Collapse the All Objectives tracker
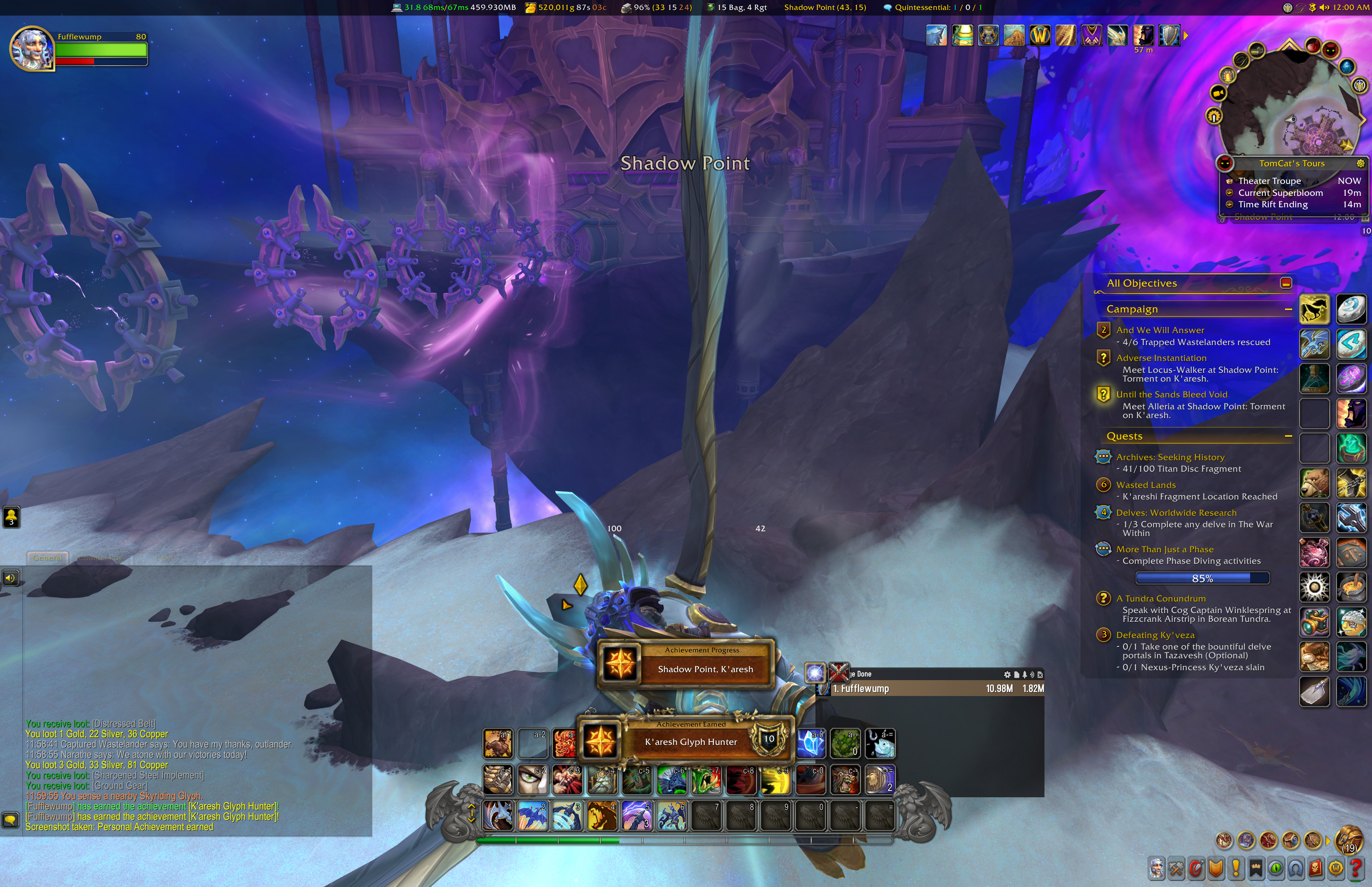Image resolution: width=1372 pixels, height=887 pixels. click(x=1285, y=283)
